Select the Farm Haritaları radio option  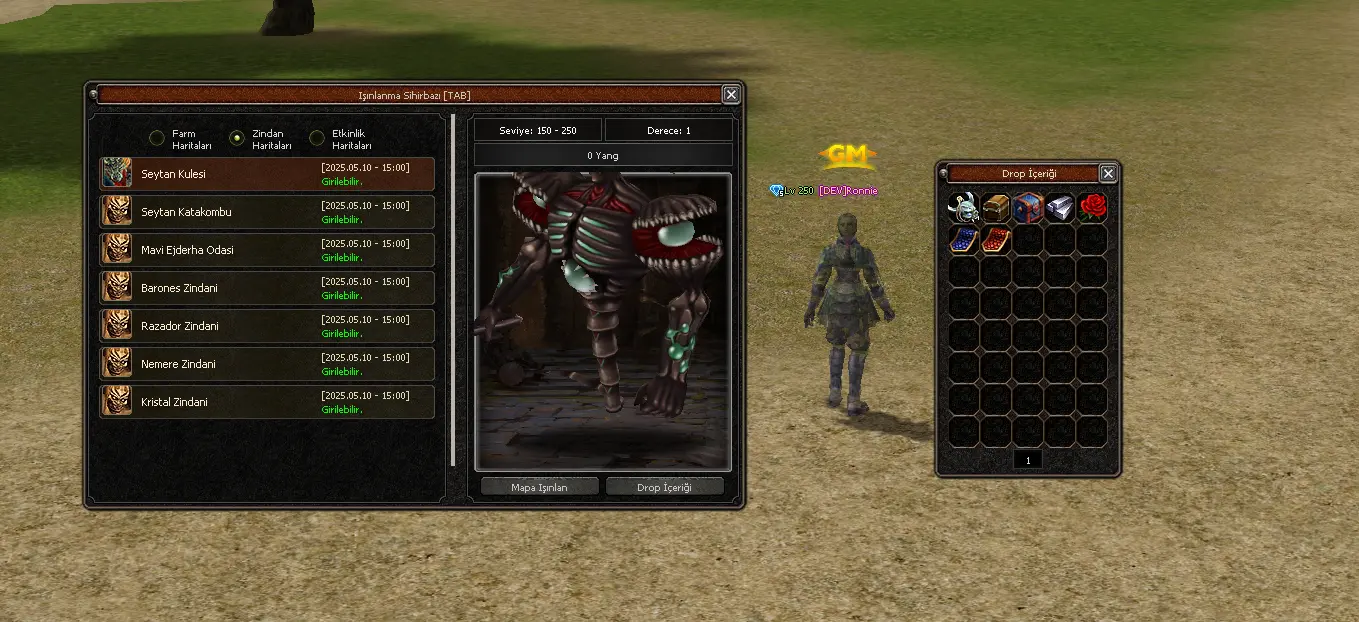[x=157, y=138]
